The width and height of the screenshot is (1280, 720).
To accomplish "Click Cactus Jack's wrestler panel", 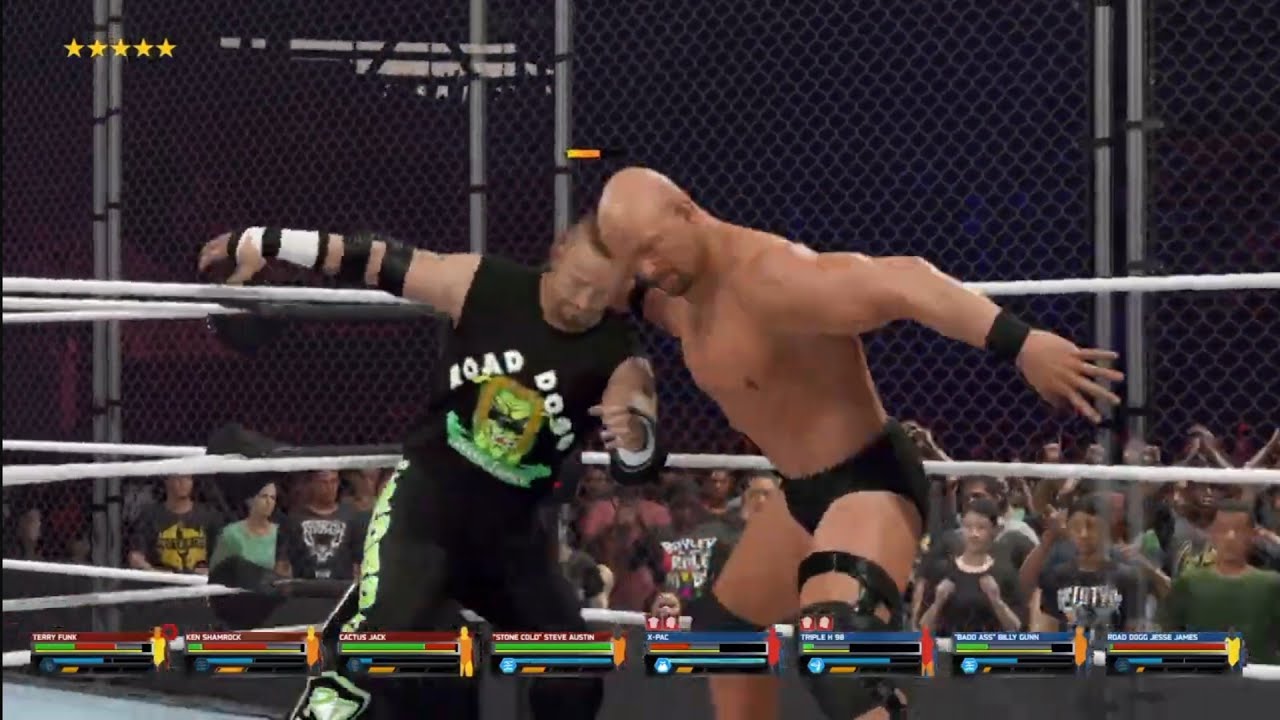I will [x=406, y=651].
